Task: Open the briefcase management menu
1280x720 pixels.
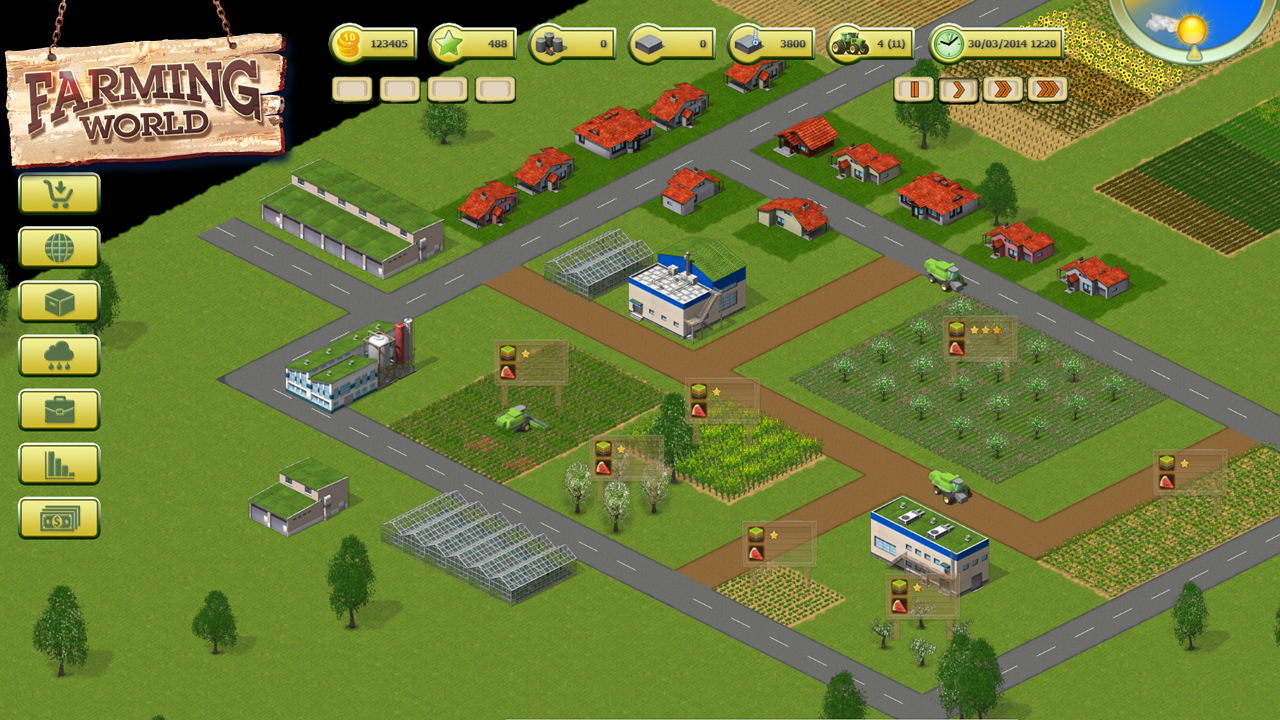Action: coord(59,410)
